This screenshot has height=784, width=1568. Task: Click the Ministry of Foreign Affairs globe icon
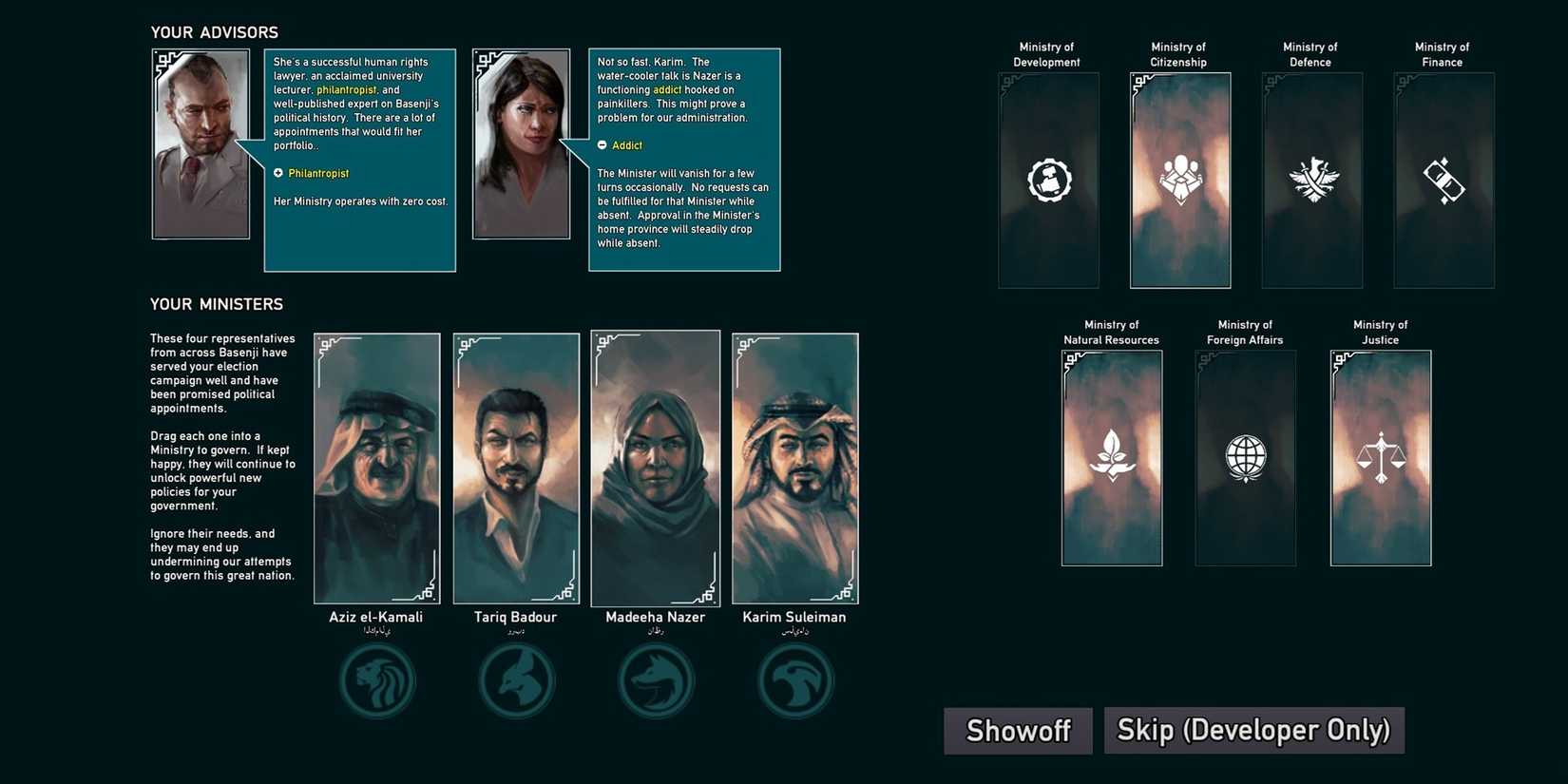1245,457
